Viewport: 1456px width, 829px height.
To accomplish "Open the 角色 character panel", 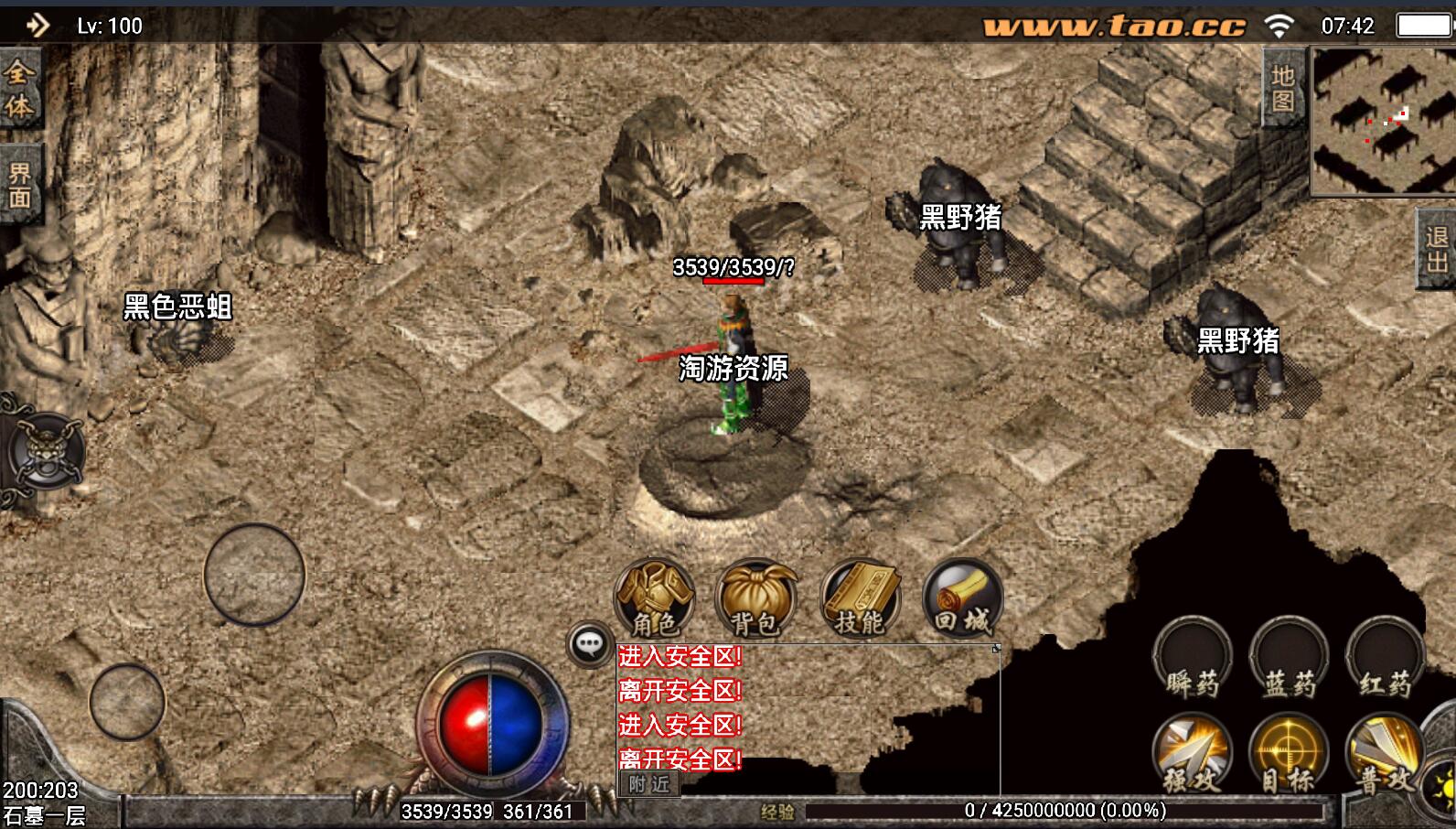I will point(654,598).
